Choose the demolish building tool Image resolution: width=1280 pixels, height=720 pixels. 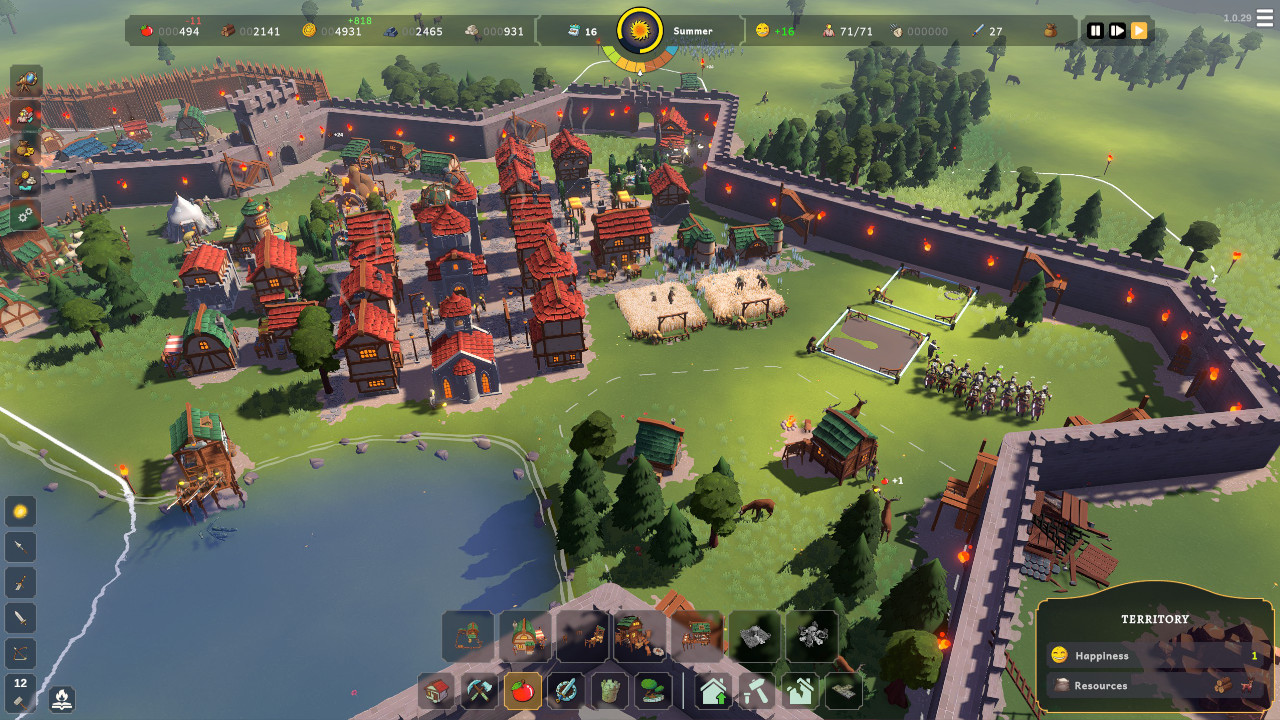(800, 691)
